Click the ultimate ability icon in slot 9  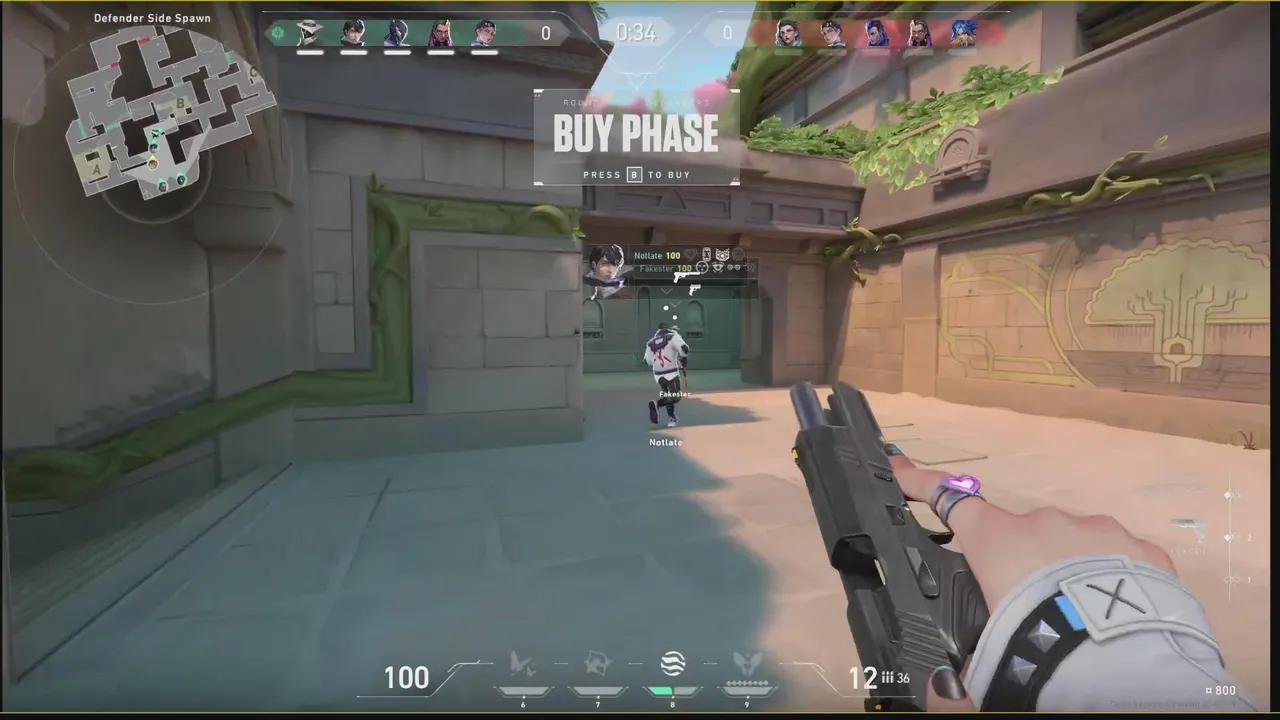(747, 661)
